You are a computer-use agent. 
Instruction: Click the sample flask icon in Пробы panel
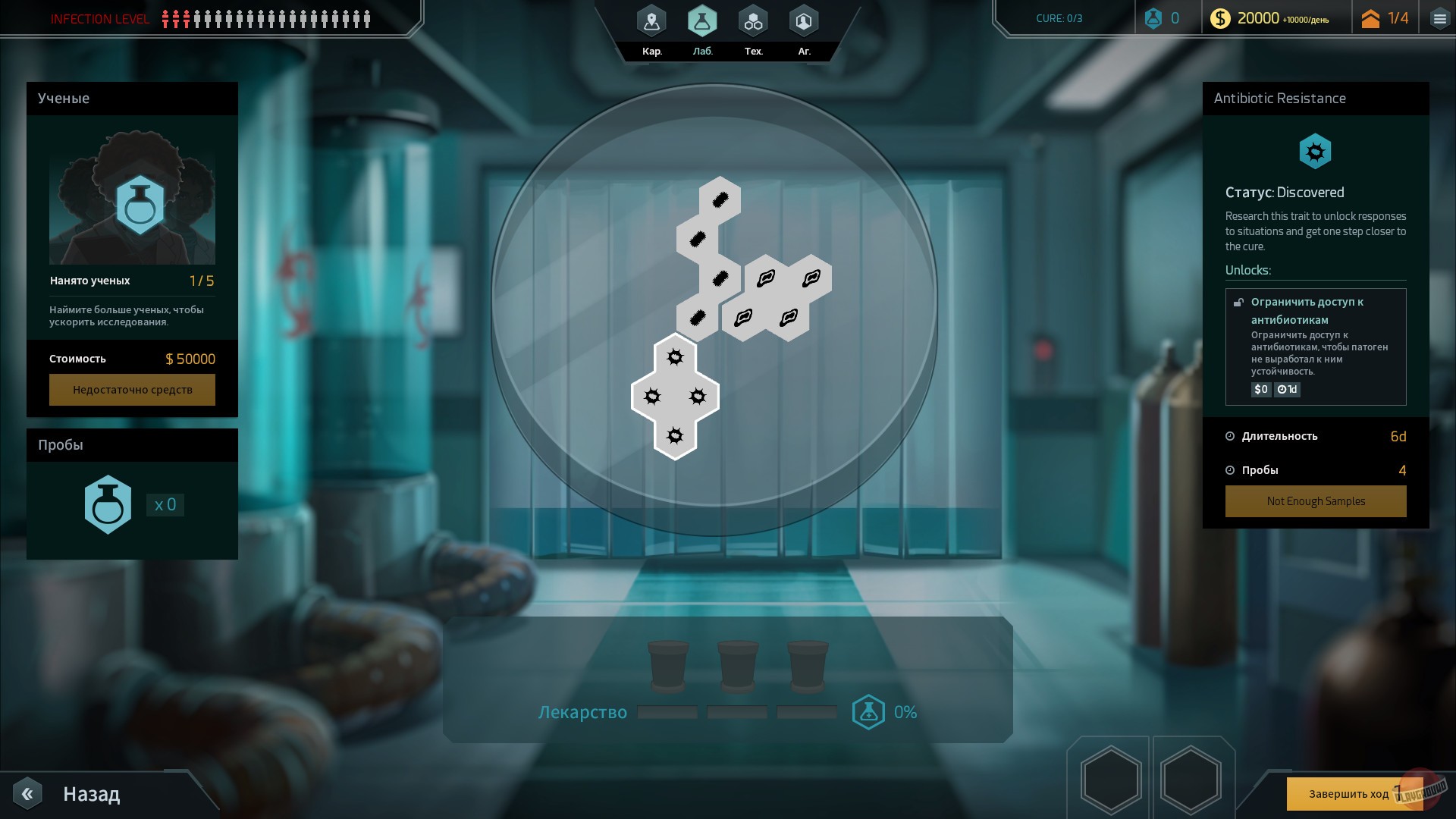pyautogui.click(x=108, y=504)
